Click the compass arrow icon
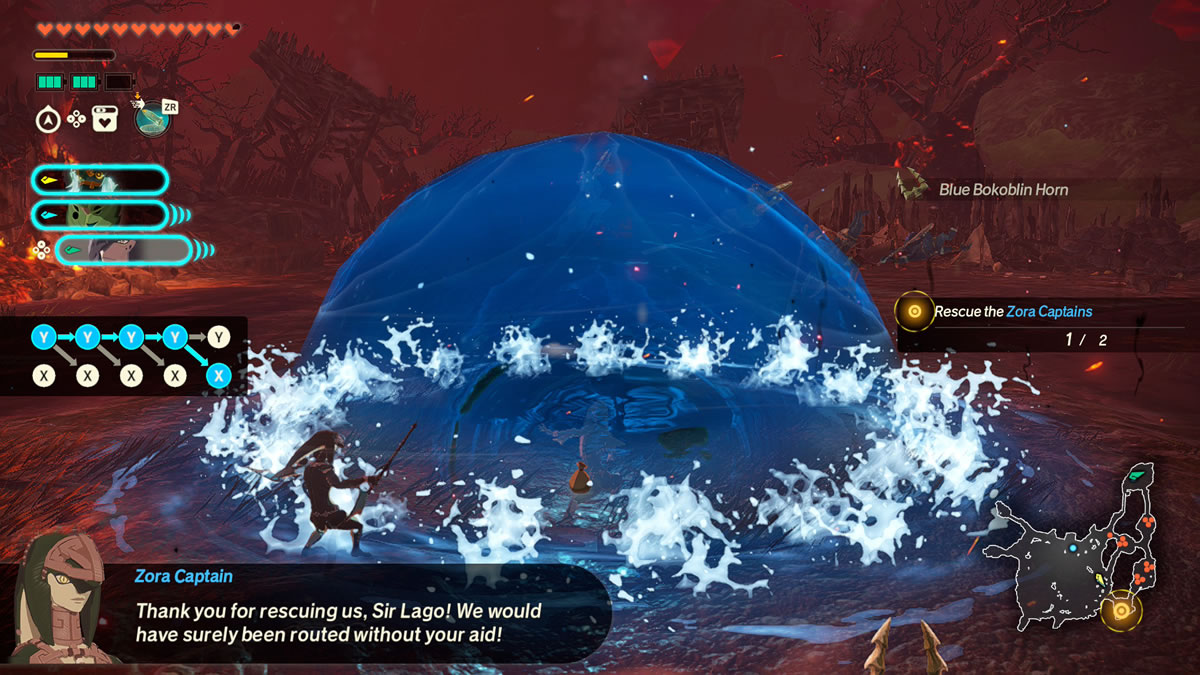The image size is (1200, 675). tap(47, 120)
